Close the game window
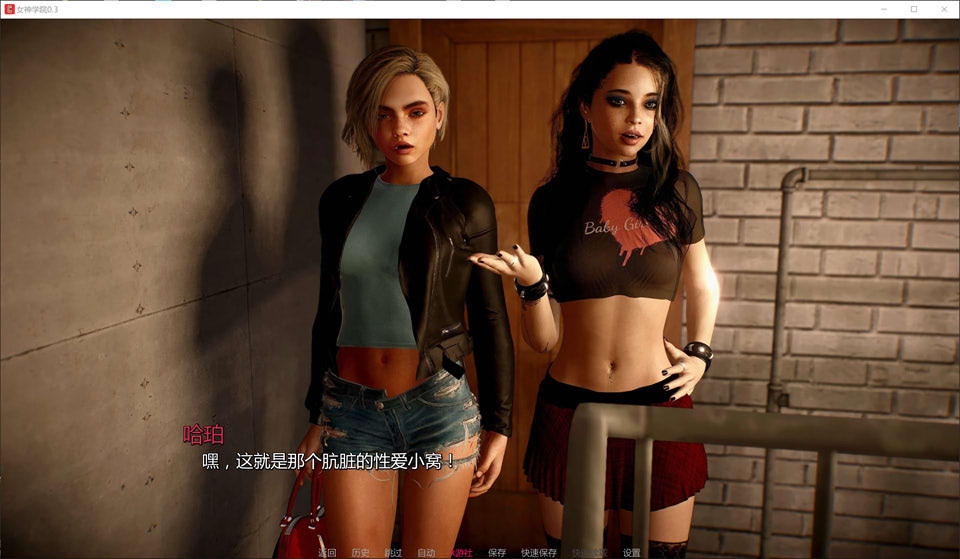The width and height of the screenshot is (960, 559). point(942,9)
